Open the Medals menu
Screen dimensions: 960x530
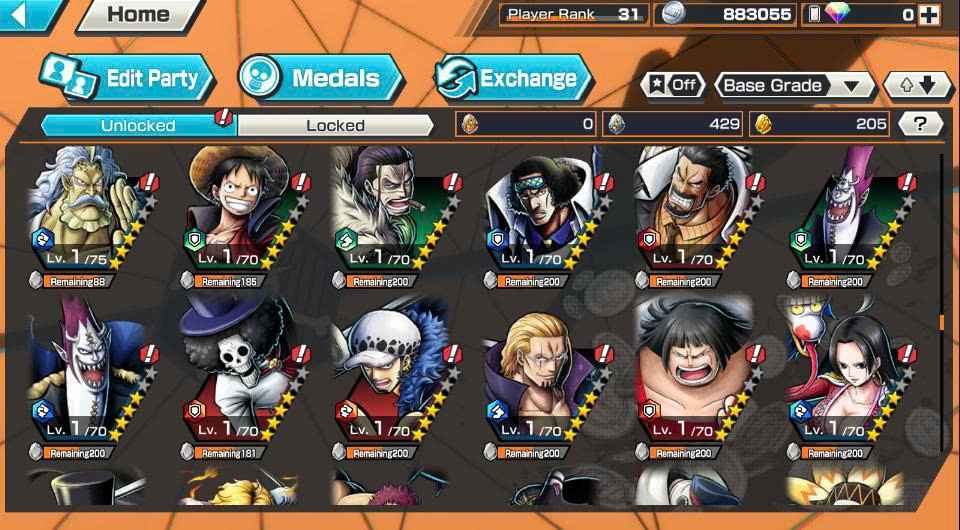[320, 78]
